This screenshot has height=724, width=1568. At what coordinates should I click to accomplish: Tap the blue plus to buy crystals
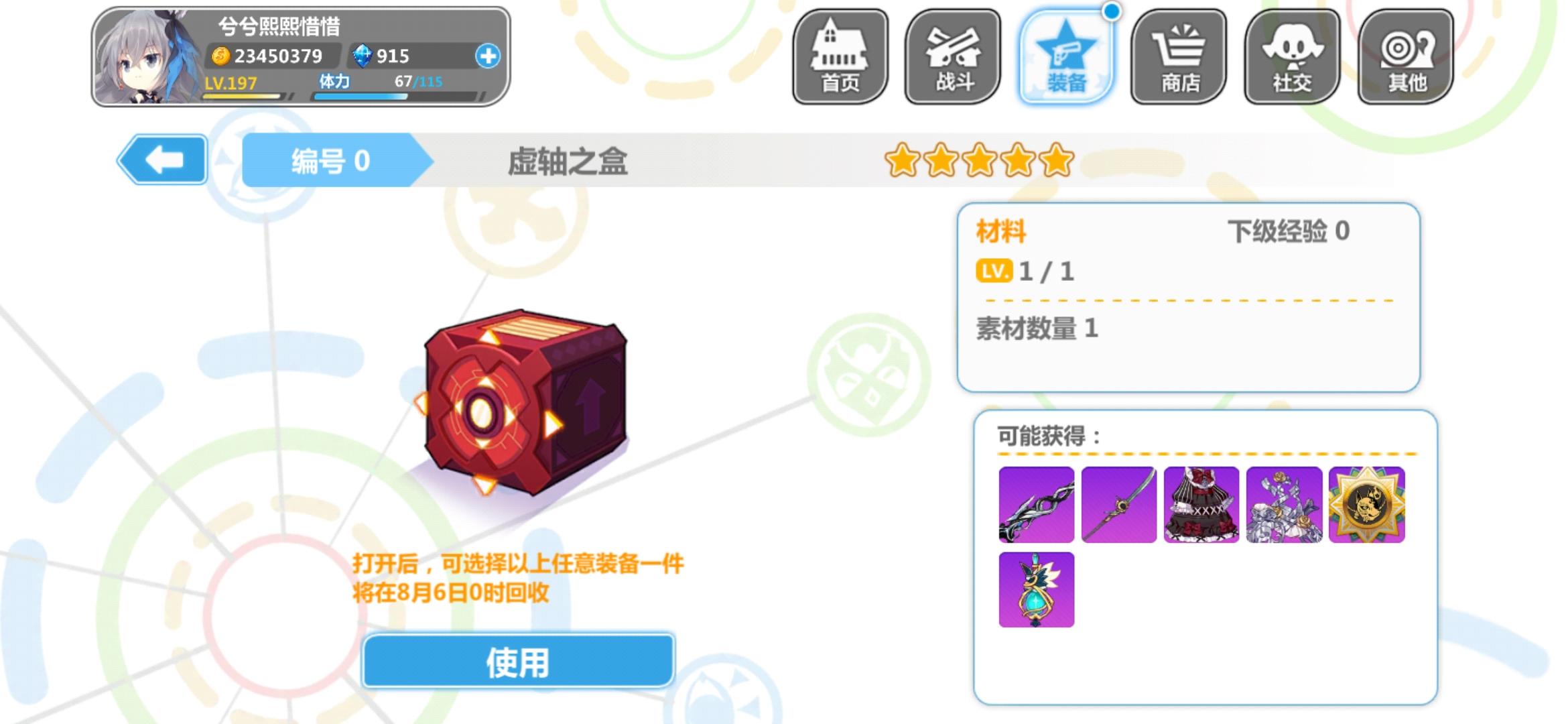coord(489,57)
